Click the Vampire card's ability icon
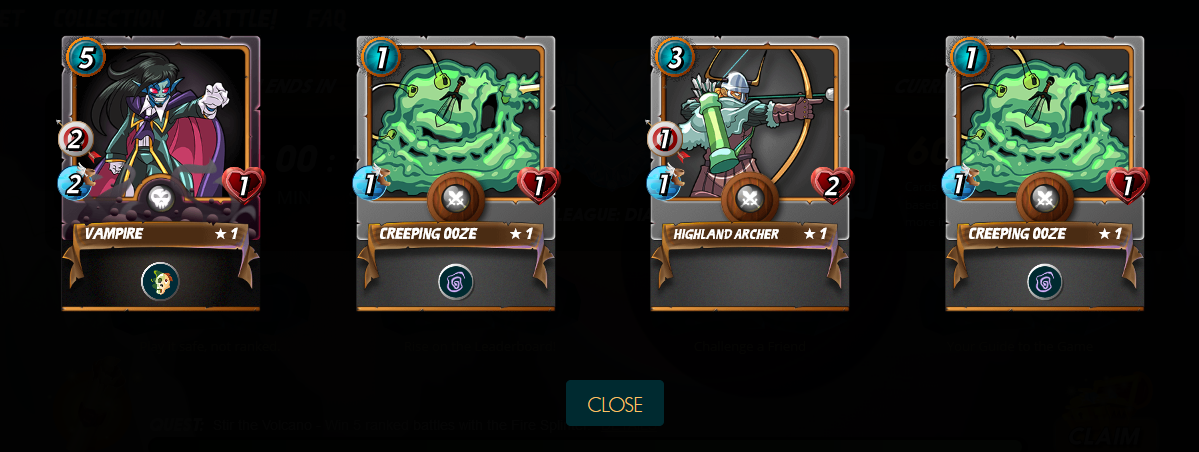This screenshot has height=452, width=1199. (160, 282)
